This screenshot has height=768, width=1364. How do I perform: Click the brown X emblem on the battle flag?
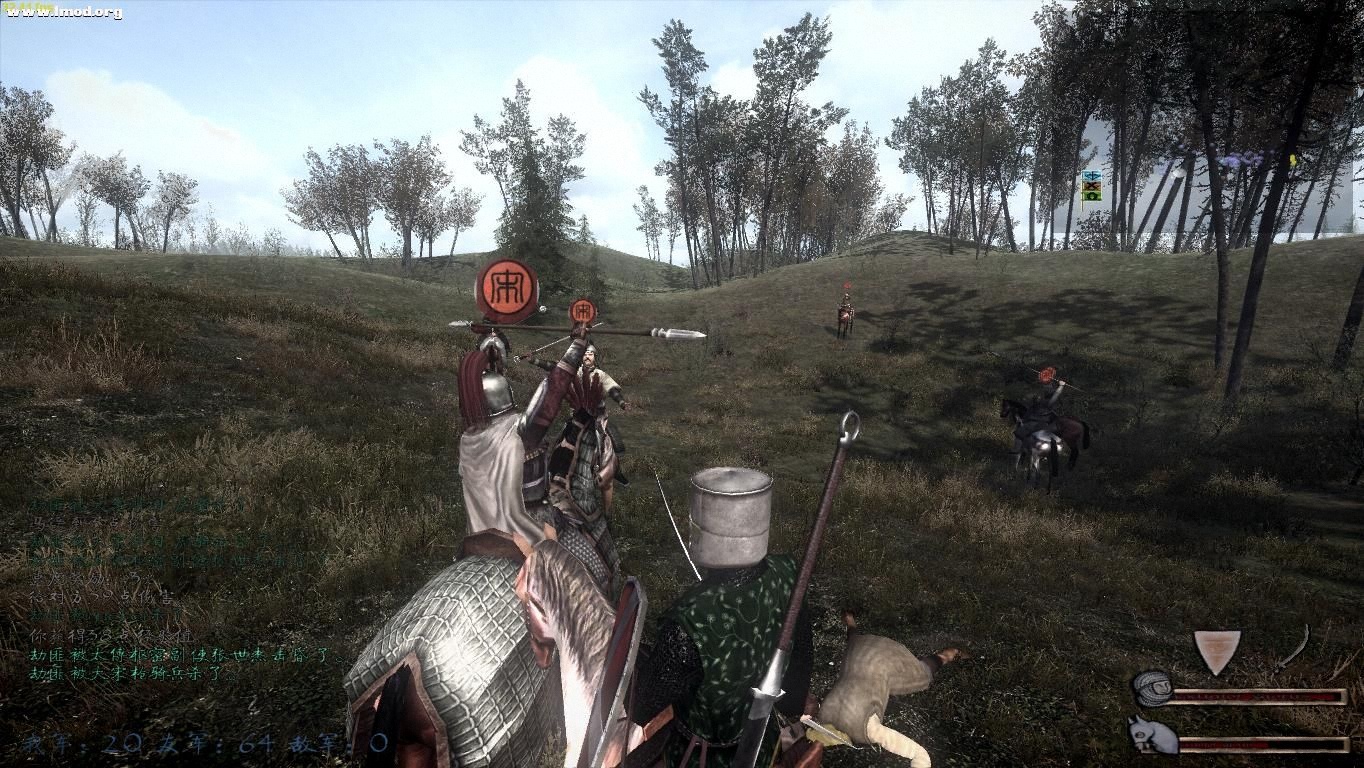[1092, 186]
